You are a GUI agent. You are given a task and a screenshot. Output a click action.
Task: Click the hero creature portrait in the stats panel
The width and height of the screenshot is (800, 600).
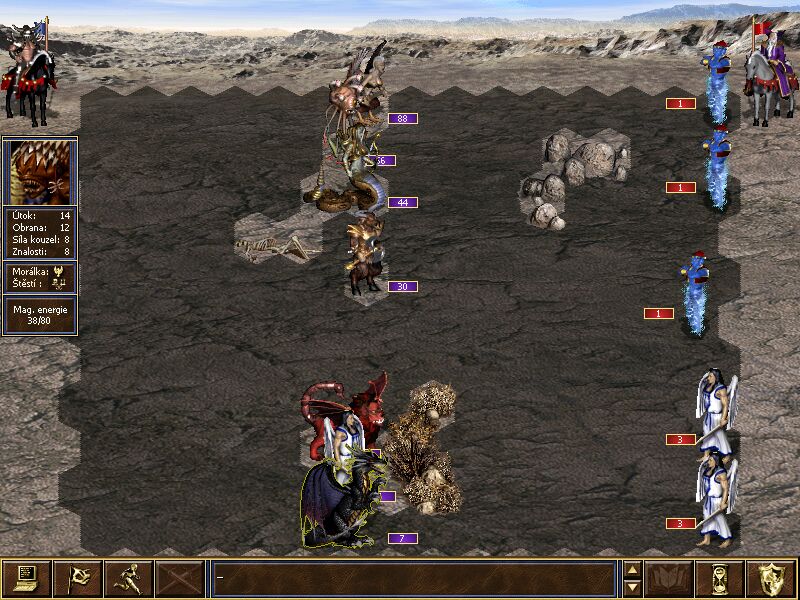pyautogui.click(x=39, y=172)
